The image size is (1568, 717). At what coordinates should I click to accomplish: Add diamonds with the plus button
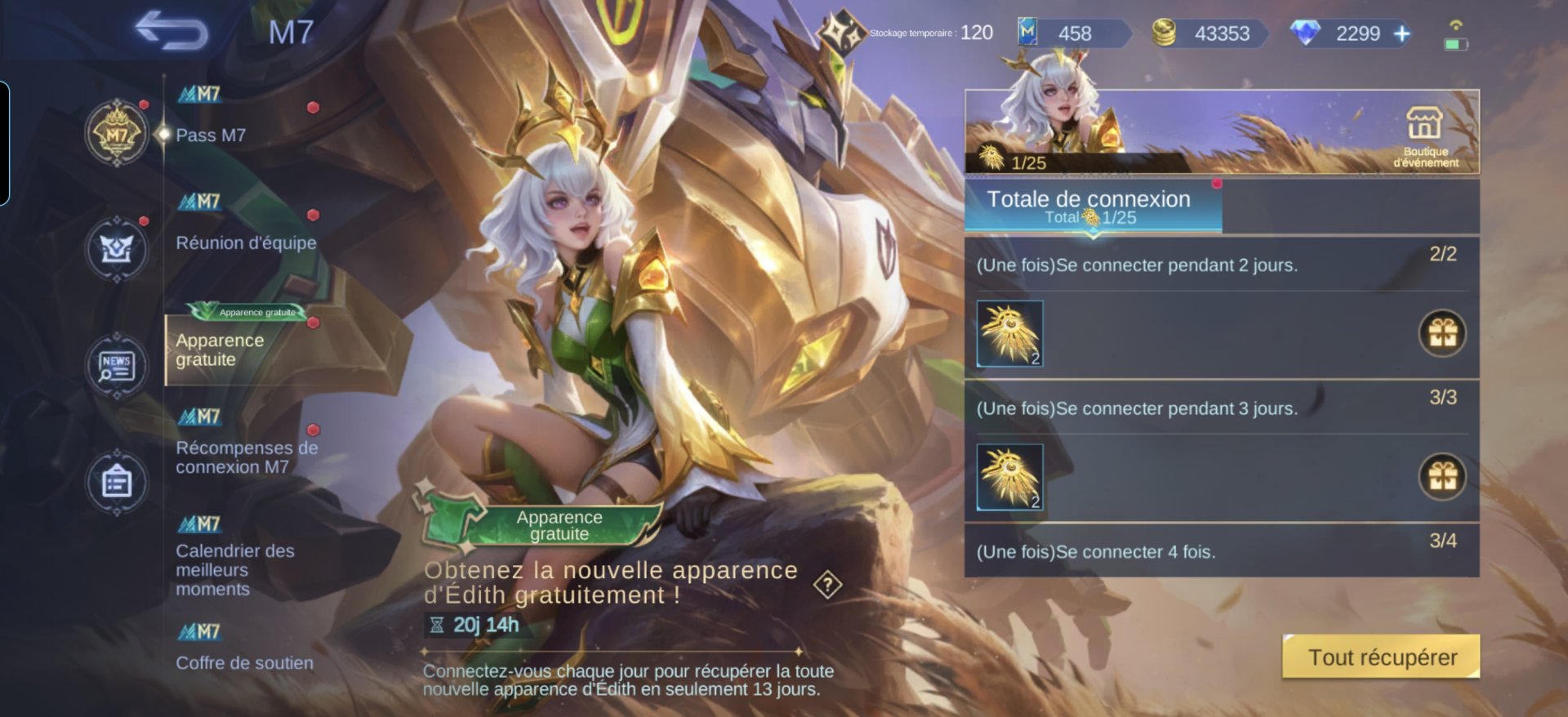pyautogui.click(x=1401, y=33)
